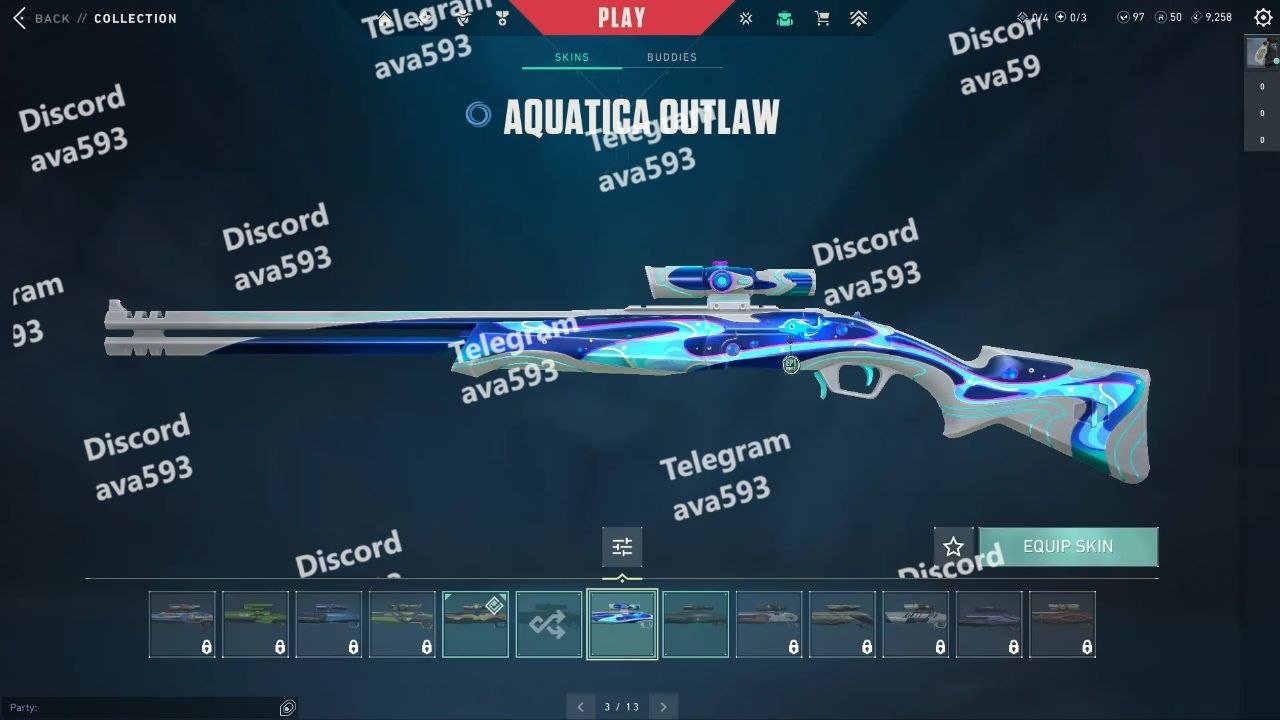Image resolution: width=1280 pixels, height=720 pixels.
Task: Go to the next skin page
Action: (662, 707)
